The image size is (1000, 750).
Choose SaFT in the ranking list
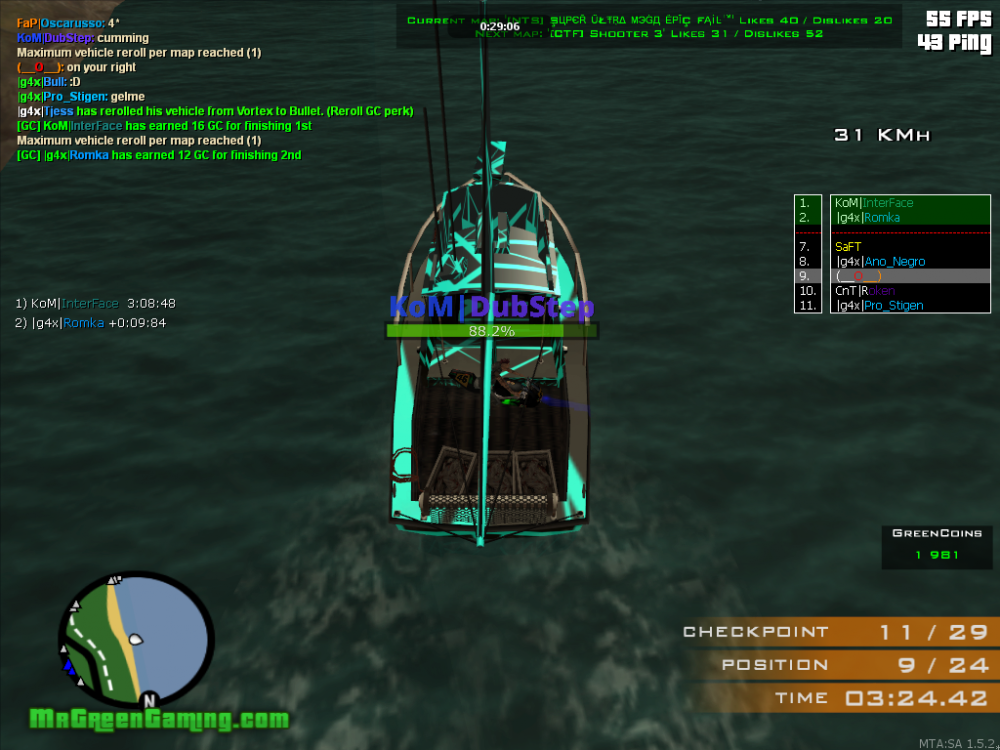pyautogui.click(x=848, y=246)
